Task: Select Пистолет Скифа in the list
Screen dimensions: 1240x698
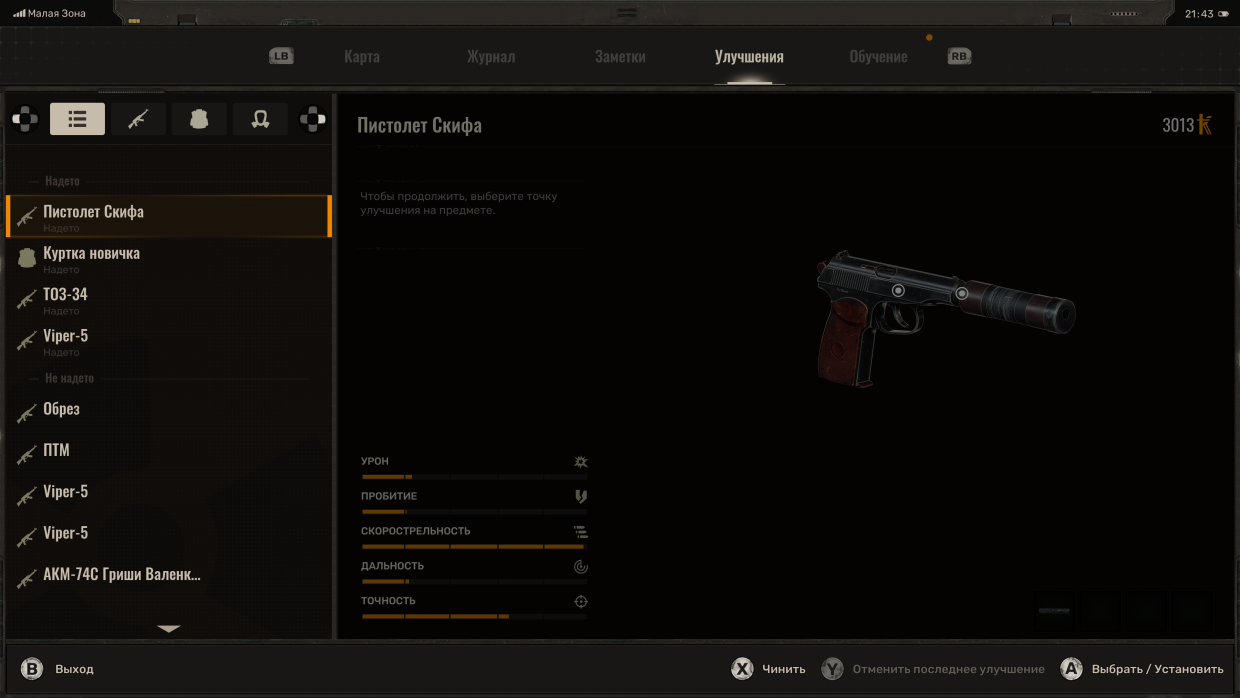Action: pyautogui.click(x=168, y=216)
